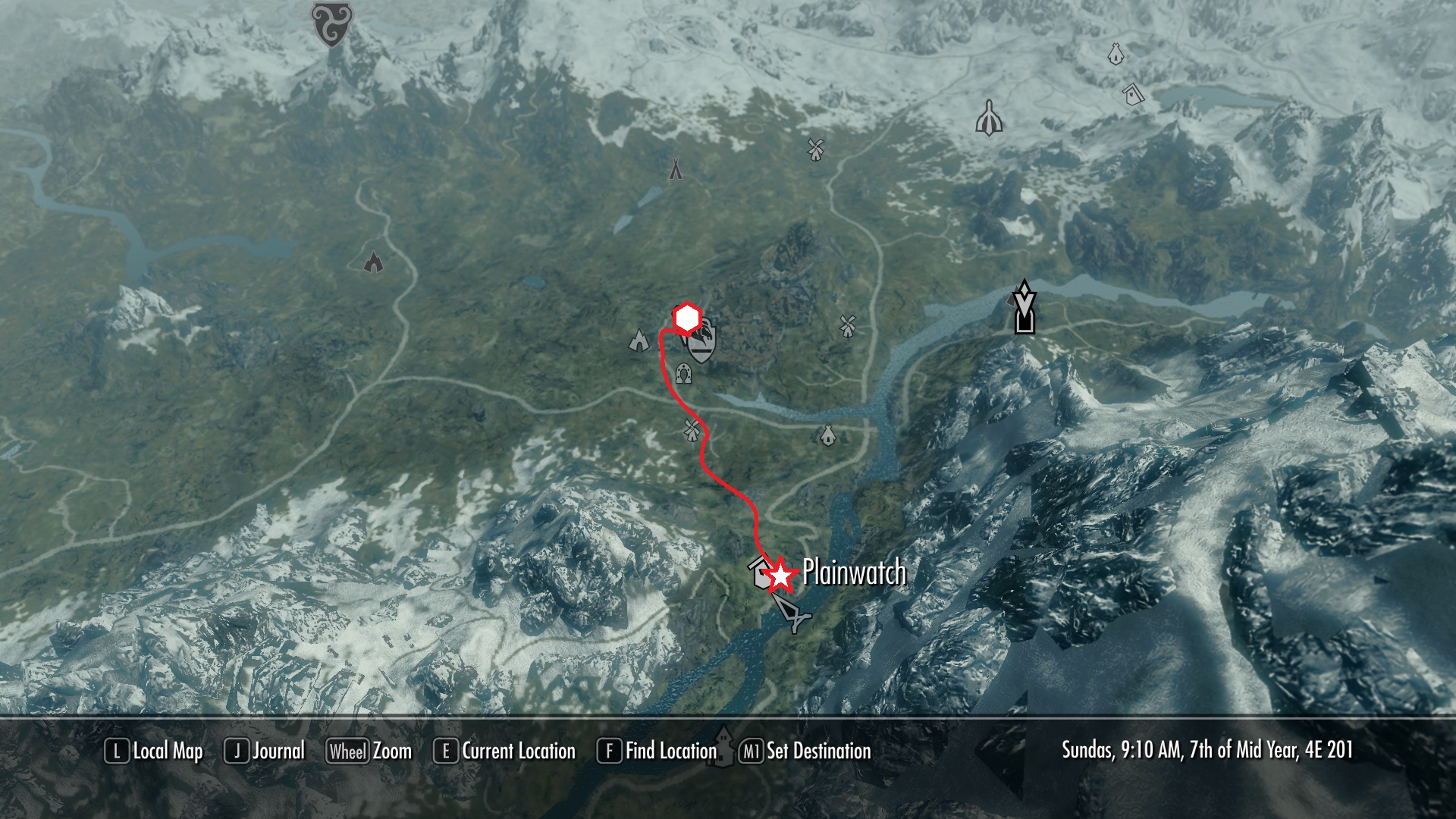Select the triskelion shield marker at top
Viewport: 1456px width, 819px height.
[330, 23]
